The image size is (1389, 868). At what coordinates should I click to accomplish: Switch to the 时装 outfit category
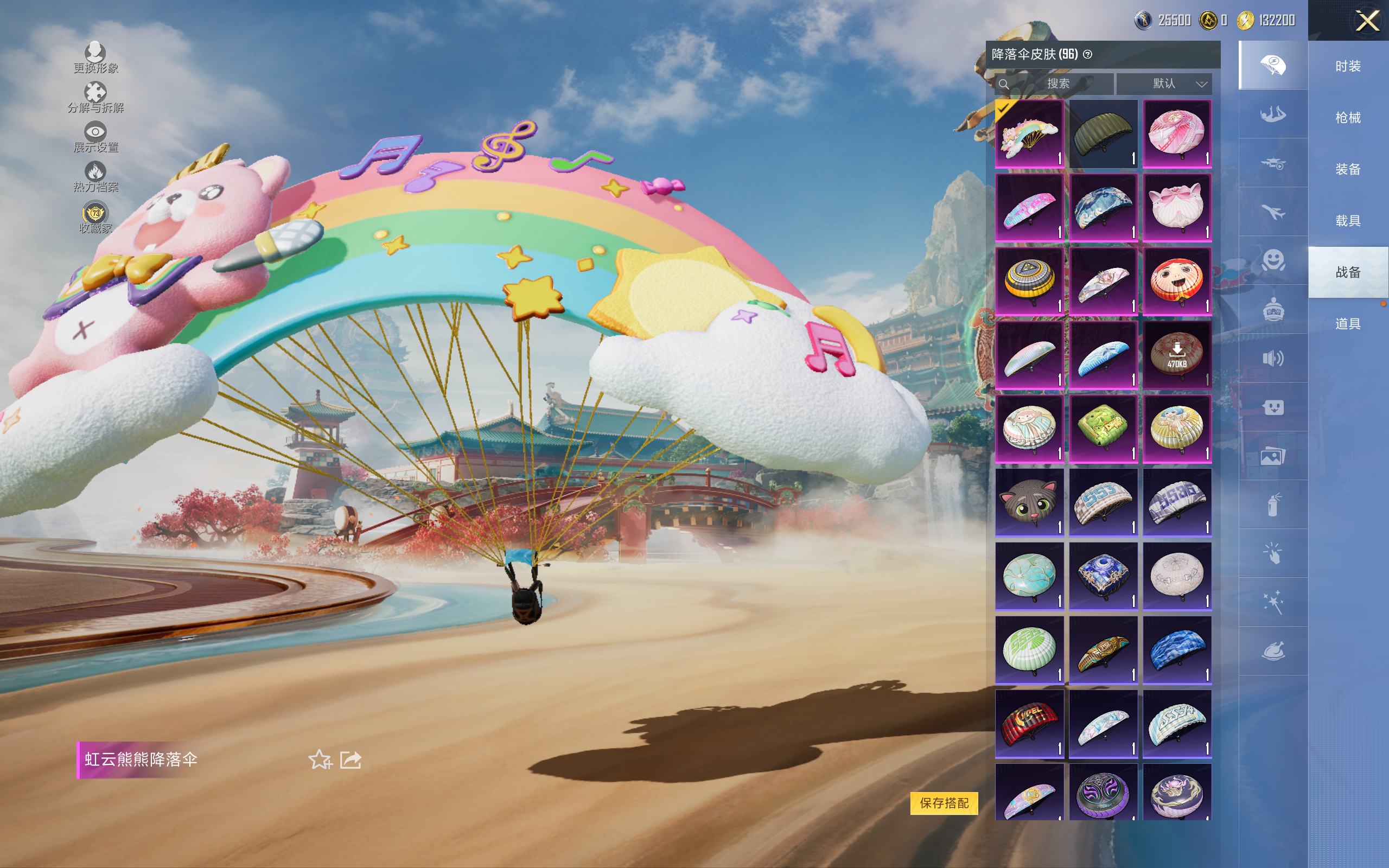tap(1348, 66)
